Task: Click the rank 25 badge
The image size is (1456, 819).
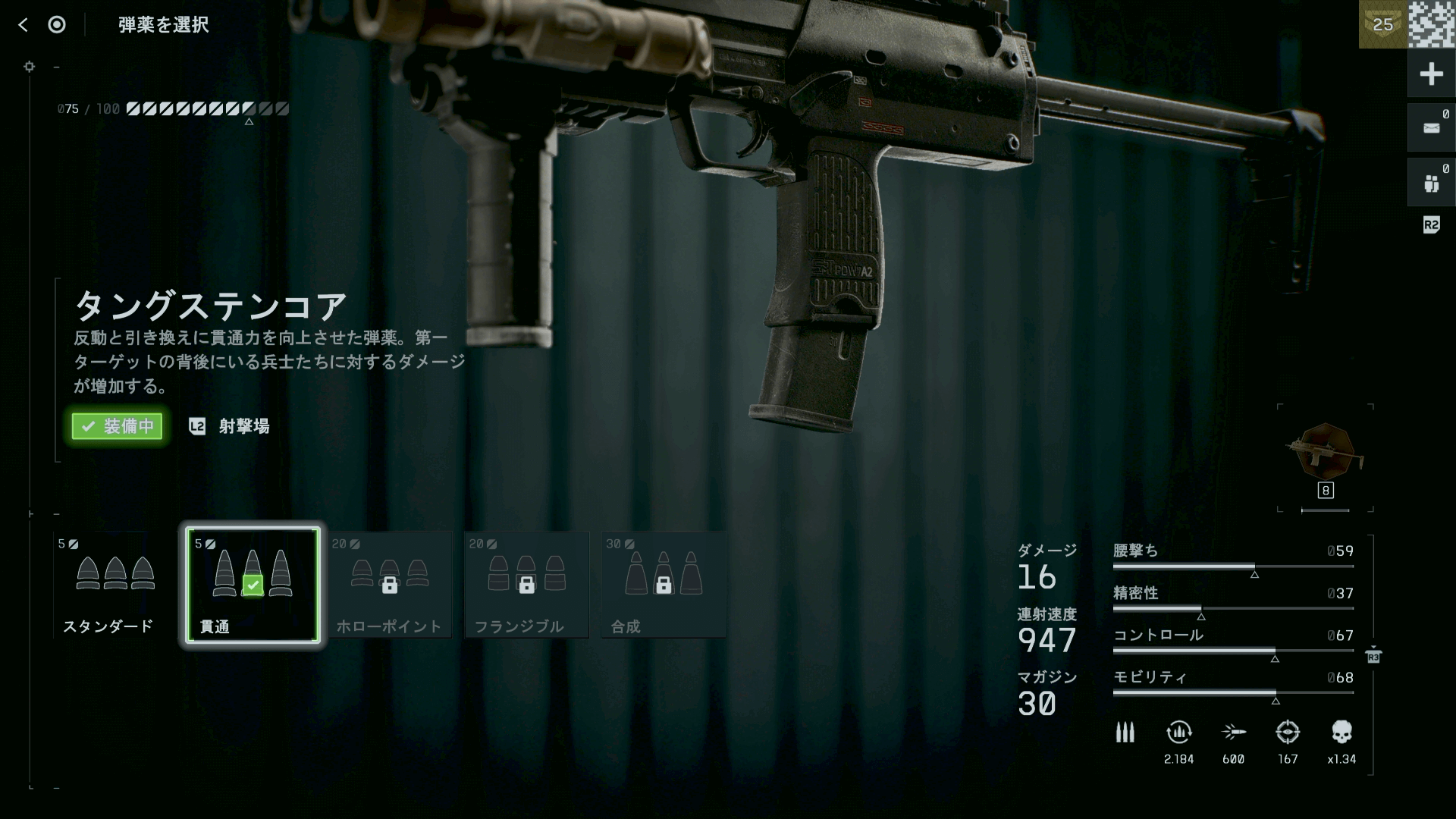Action: click(x=1382, y=24)
